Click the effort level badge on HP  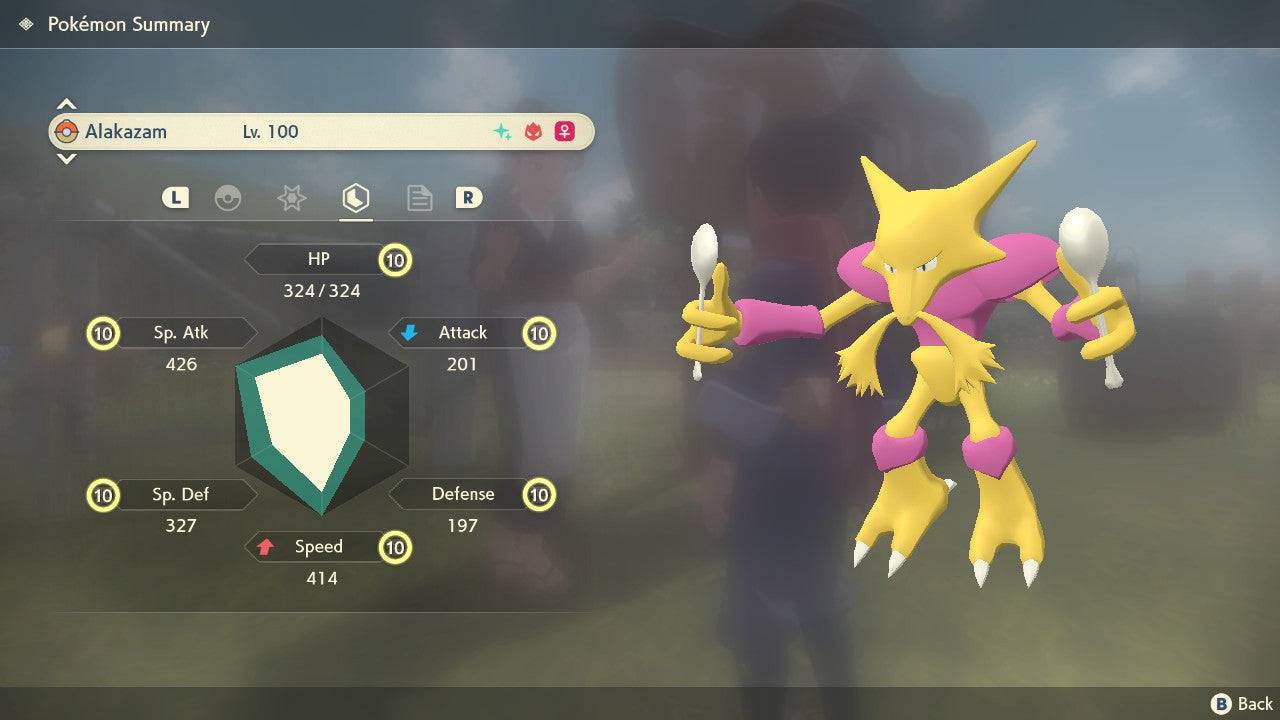[394, 259]
